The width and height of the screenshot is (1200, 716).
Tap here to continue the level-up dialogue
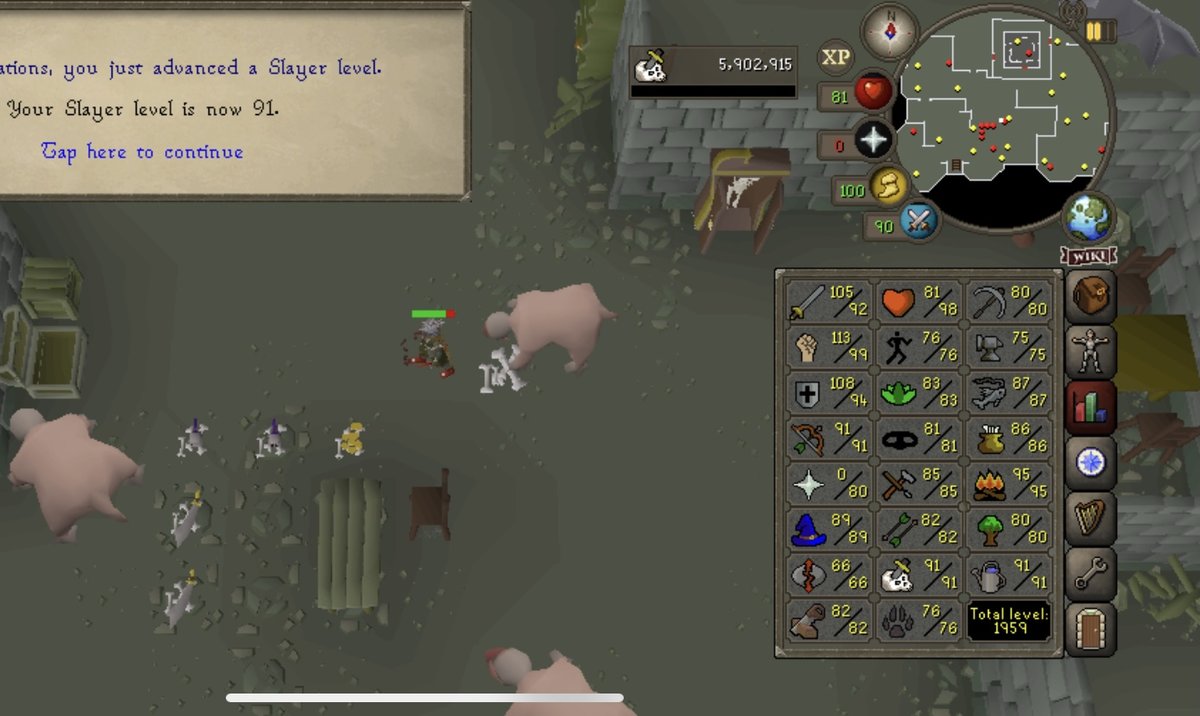[x=142, y=152]
